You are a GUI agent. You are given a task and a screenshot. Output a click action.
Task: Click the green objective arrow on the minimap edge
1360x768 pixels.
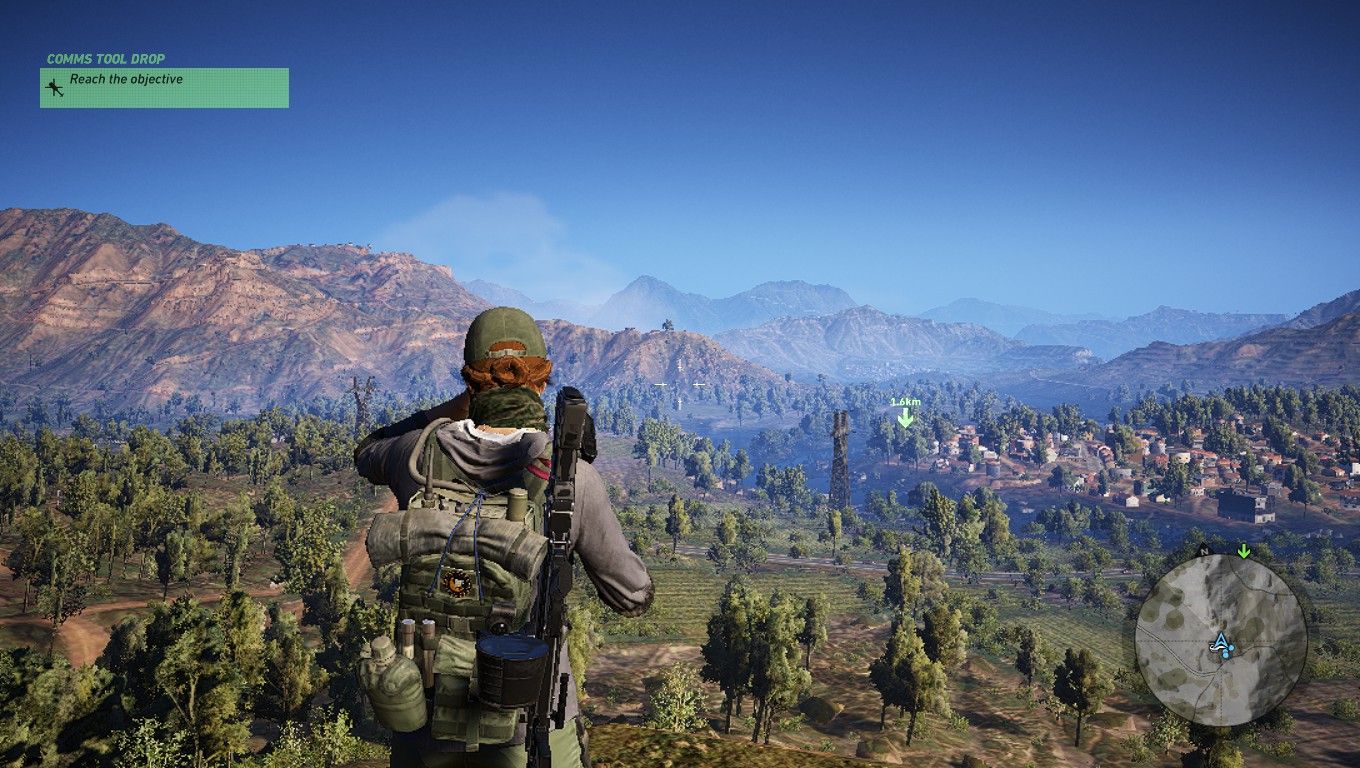point(1244,551)
